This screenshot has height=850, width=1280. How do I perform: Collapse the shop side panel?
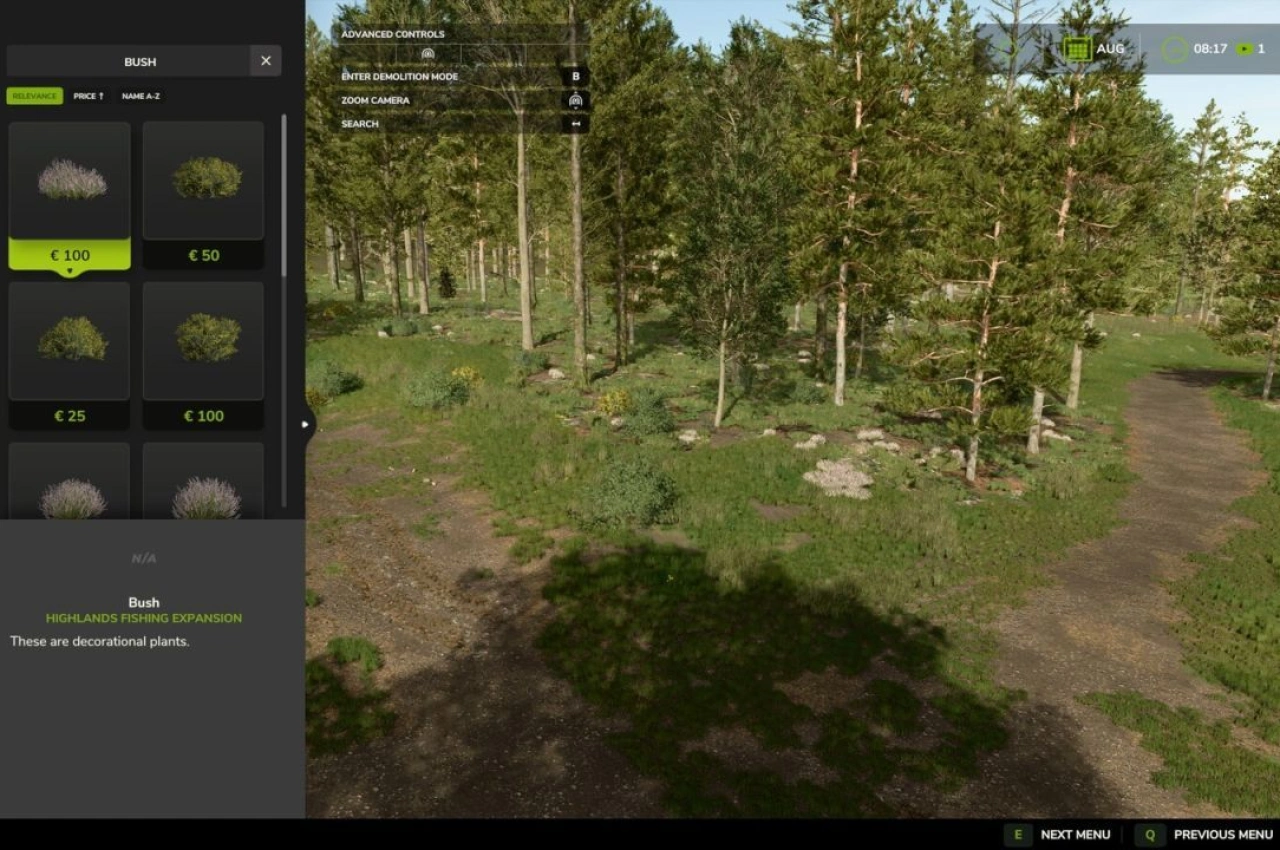305,424
